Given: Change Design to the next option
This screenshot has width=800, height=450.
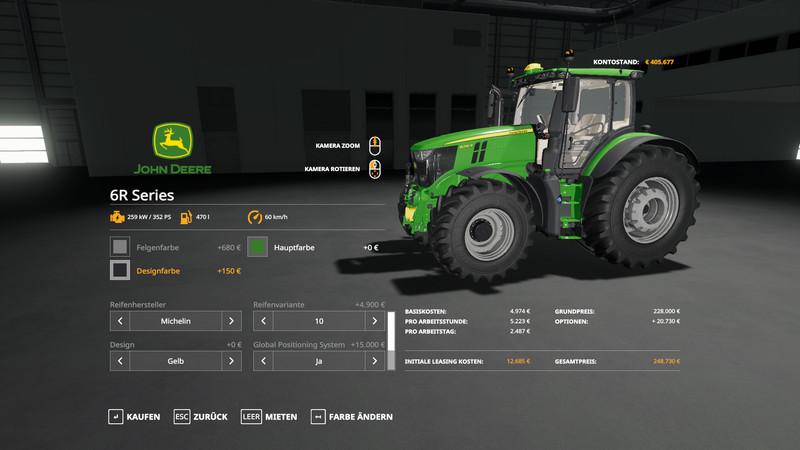Looking at the screenshot, I should [231, 360].
